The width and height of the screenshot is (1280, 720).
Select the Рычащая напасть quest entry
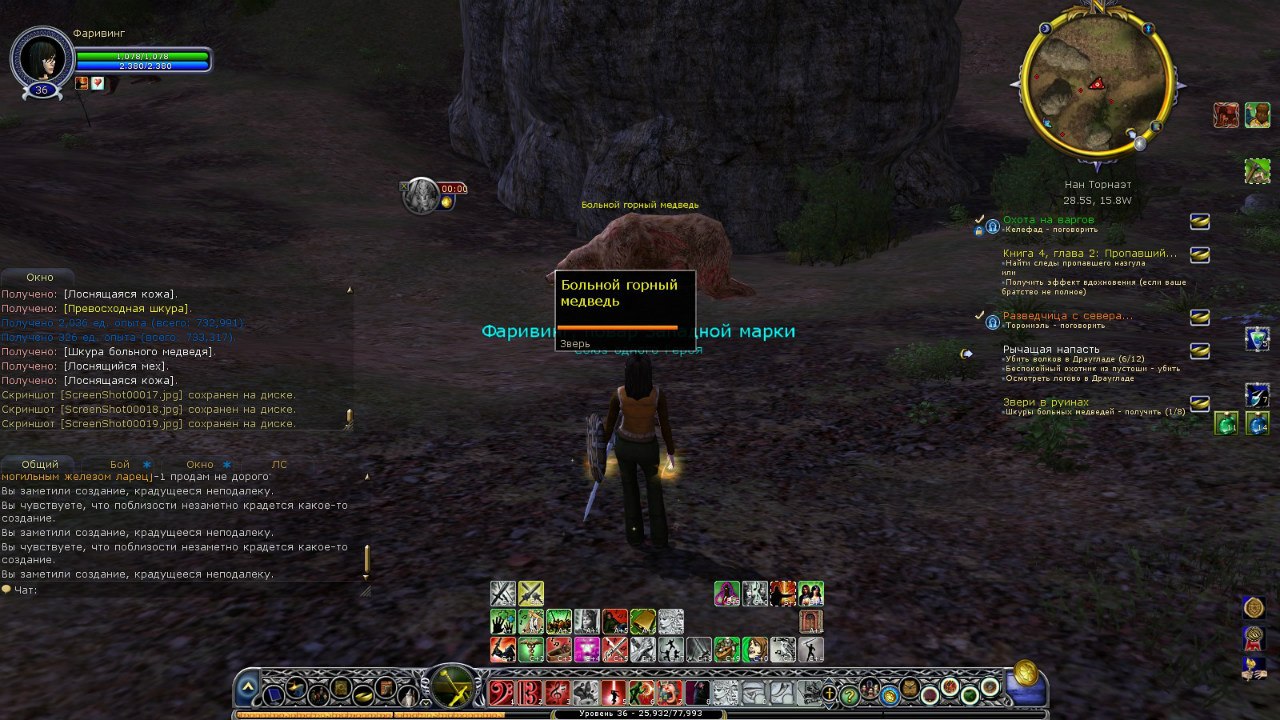click(1051, 349)
